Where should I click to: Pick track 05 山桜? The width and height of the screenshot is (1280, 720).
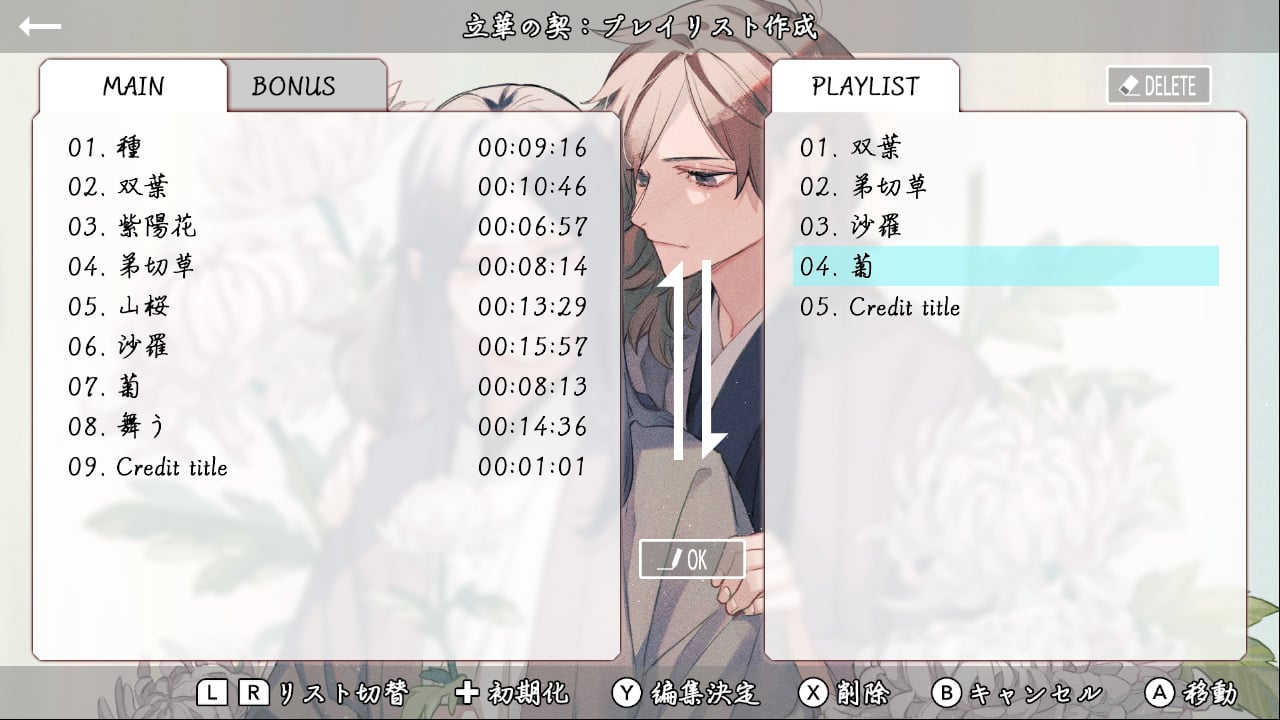click(x=326, y=307)
